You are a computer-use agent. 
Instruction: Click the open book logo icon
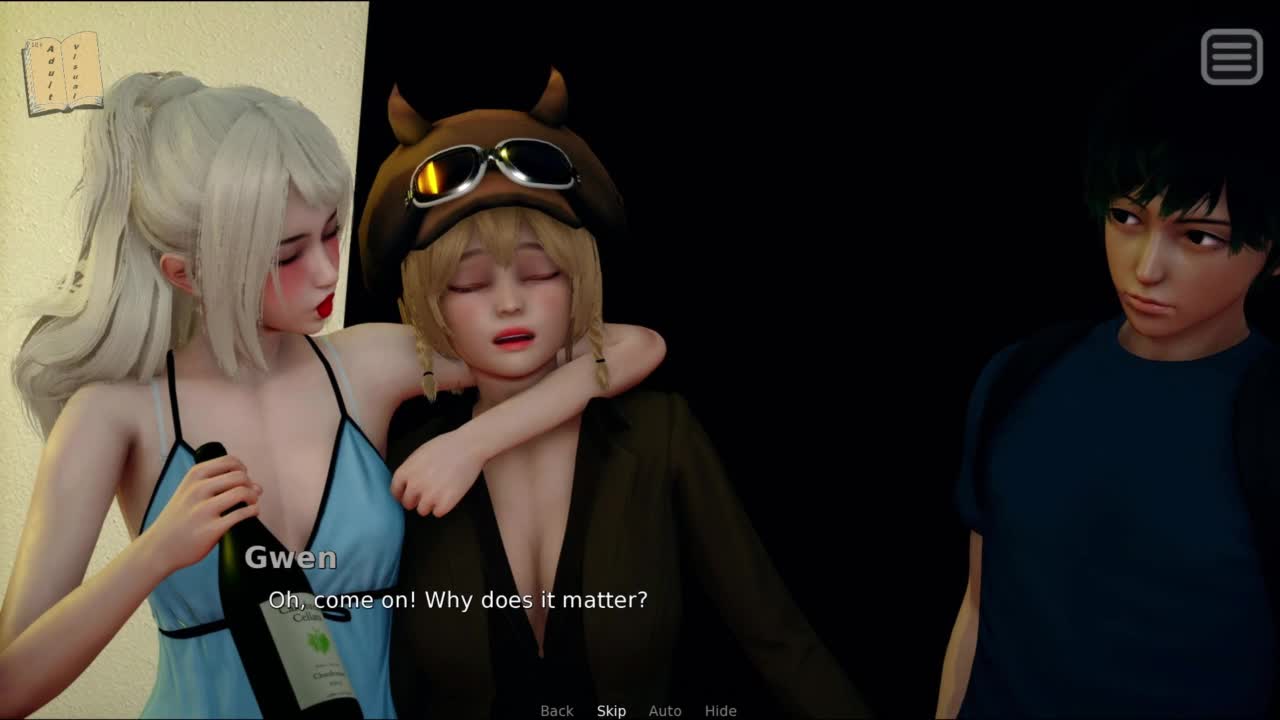(62, 73)
